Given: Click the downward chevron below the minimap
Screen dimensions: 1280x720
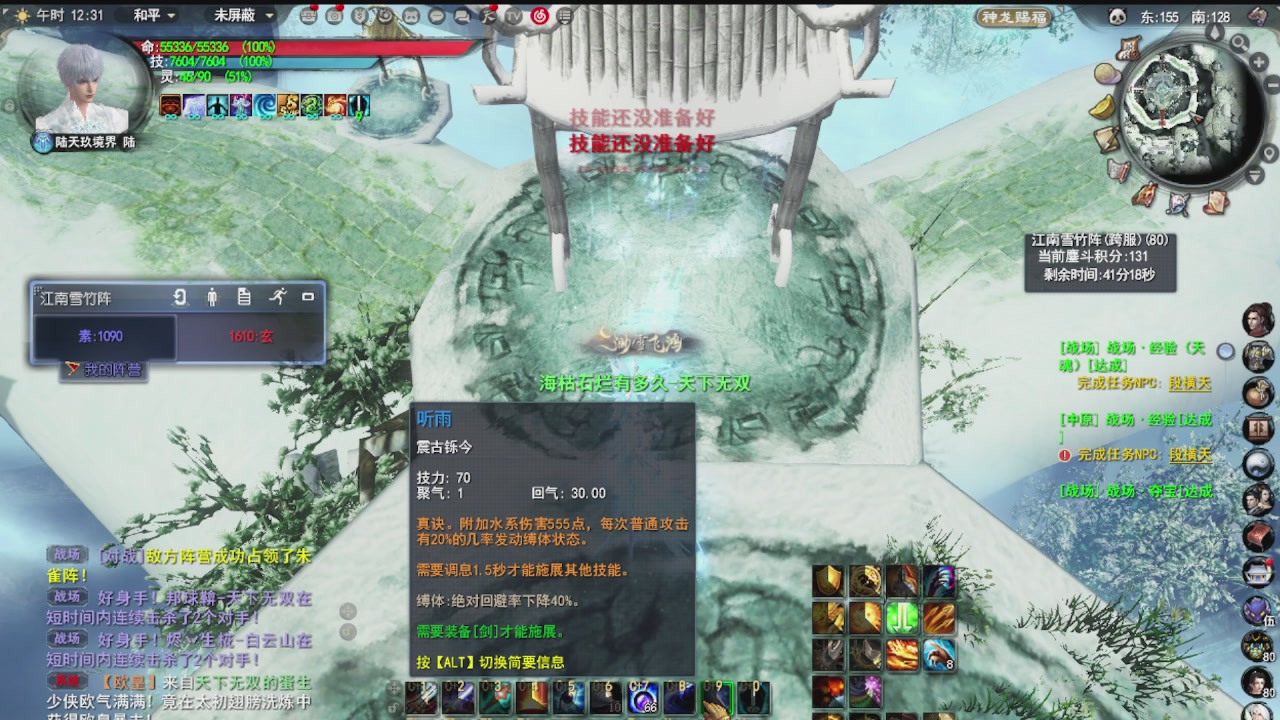Looking at the screenshot, I should 1253,175.
